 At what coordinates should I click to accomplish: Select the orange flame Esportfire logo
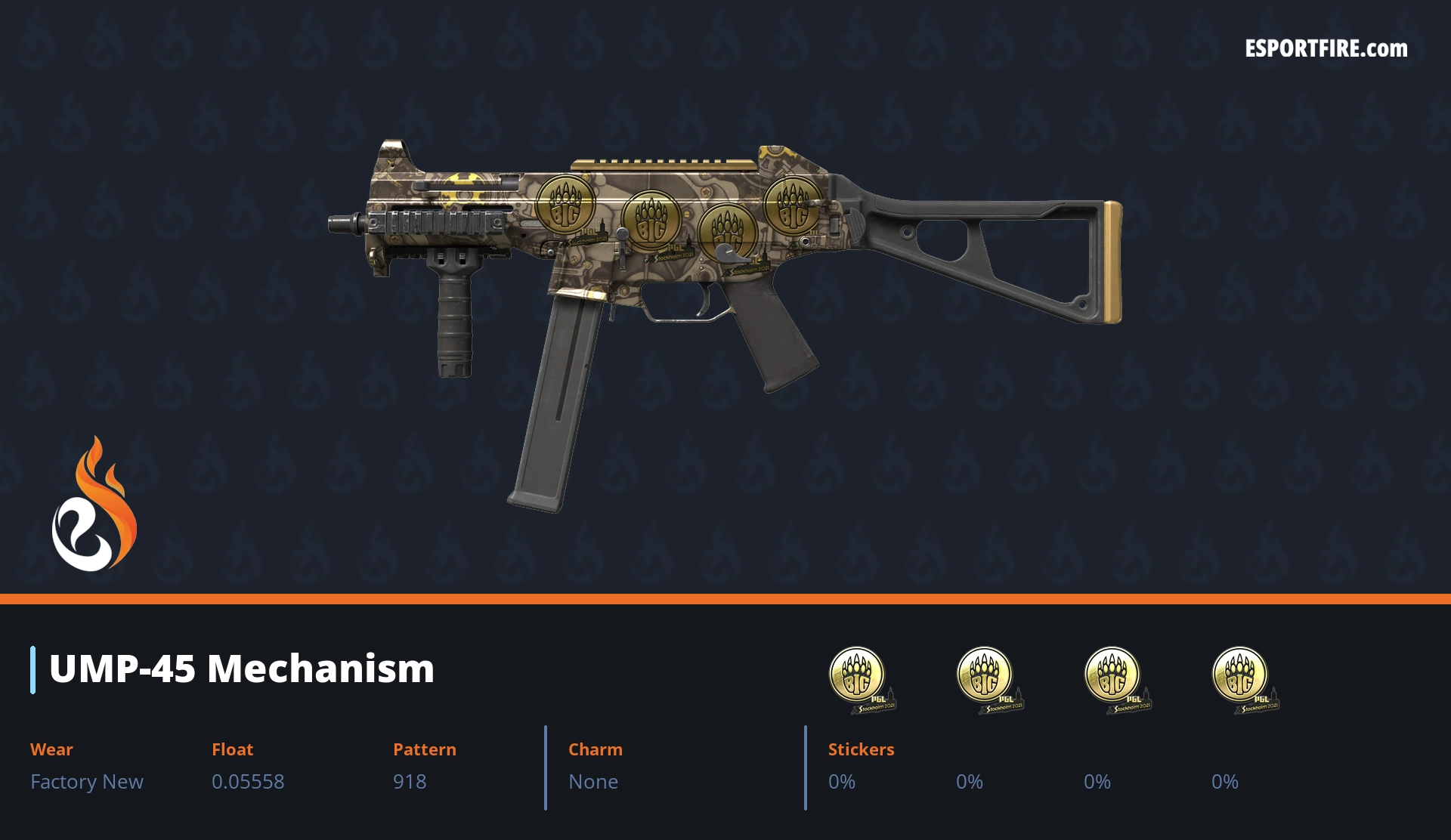[94, 505]
